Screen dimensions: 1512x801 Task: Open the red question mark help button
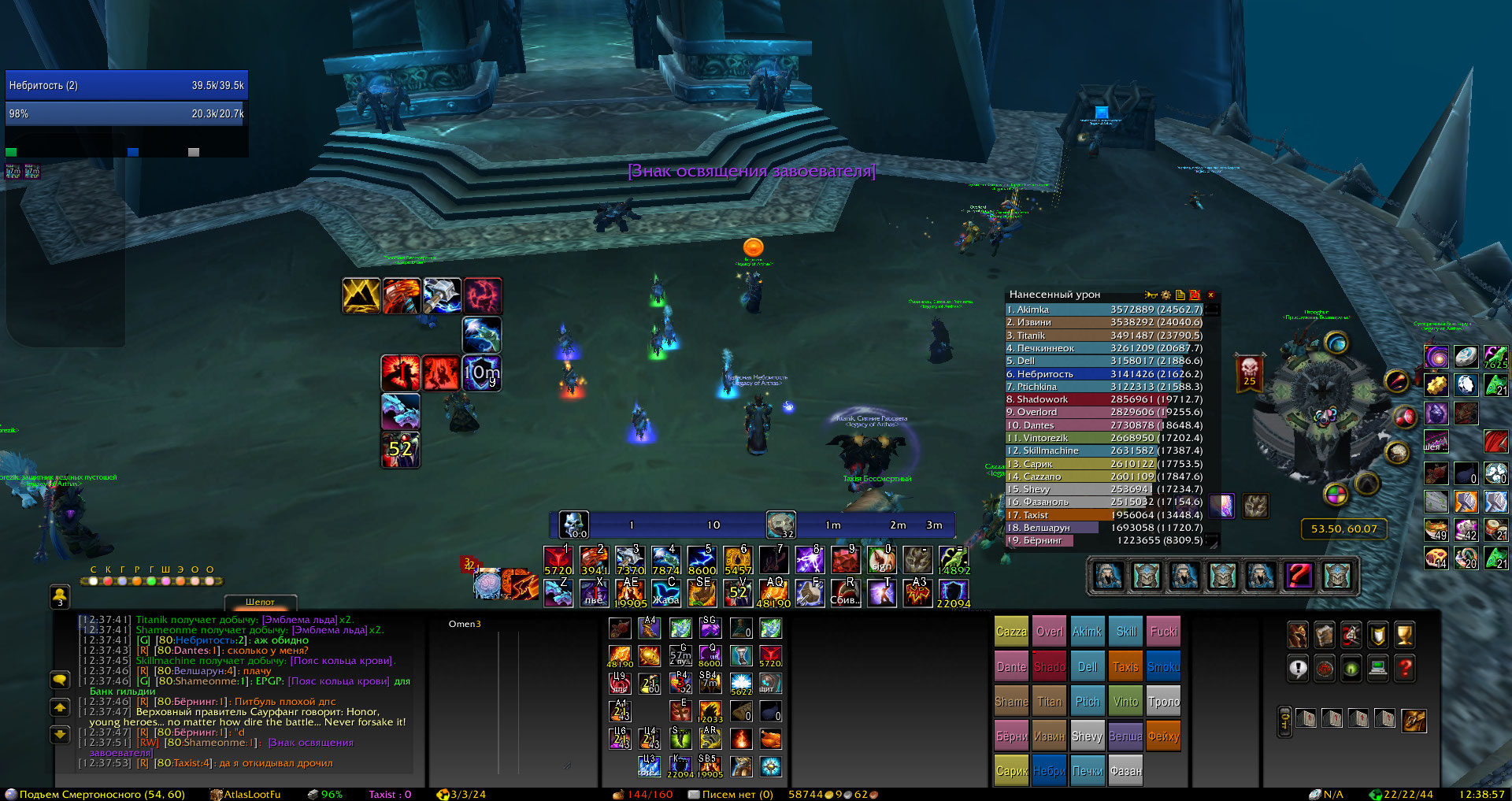pyautogui.click(x=1404, y=669)
